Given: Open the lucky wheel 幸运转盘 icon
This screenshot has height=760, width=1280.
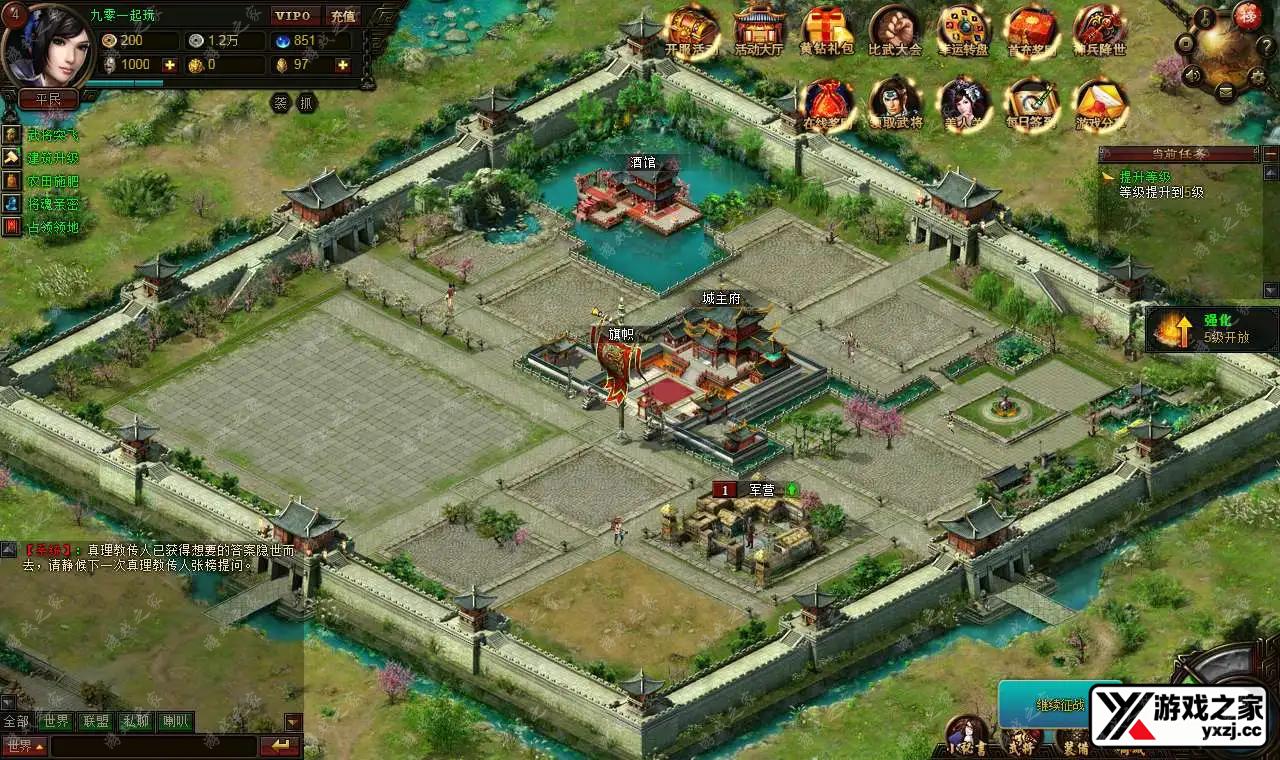Looking at the screenshot, I should coord(963,30).
